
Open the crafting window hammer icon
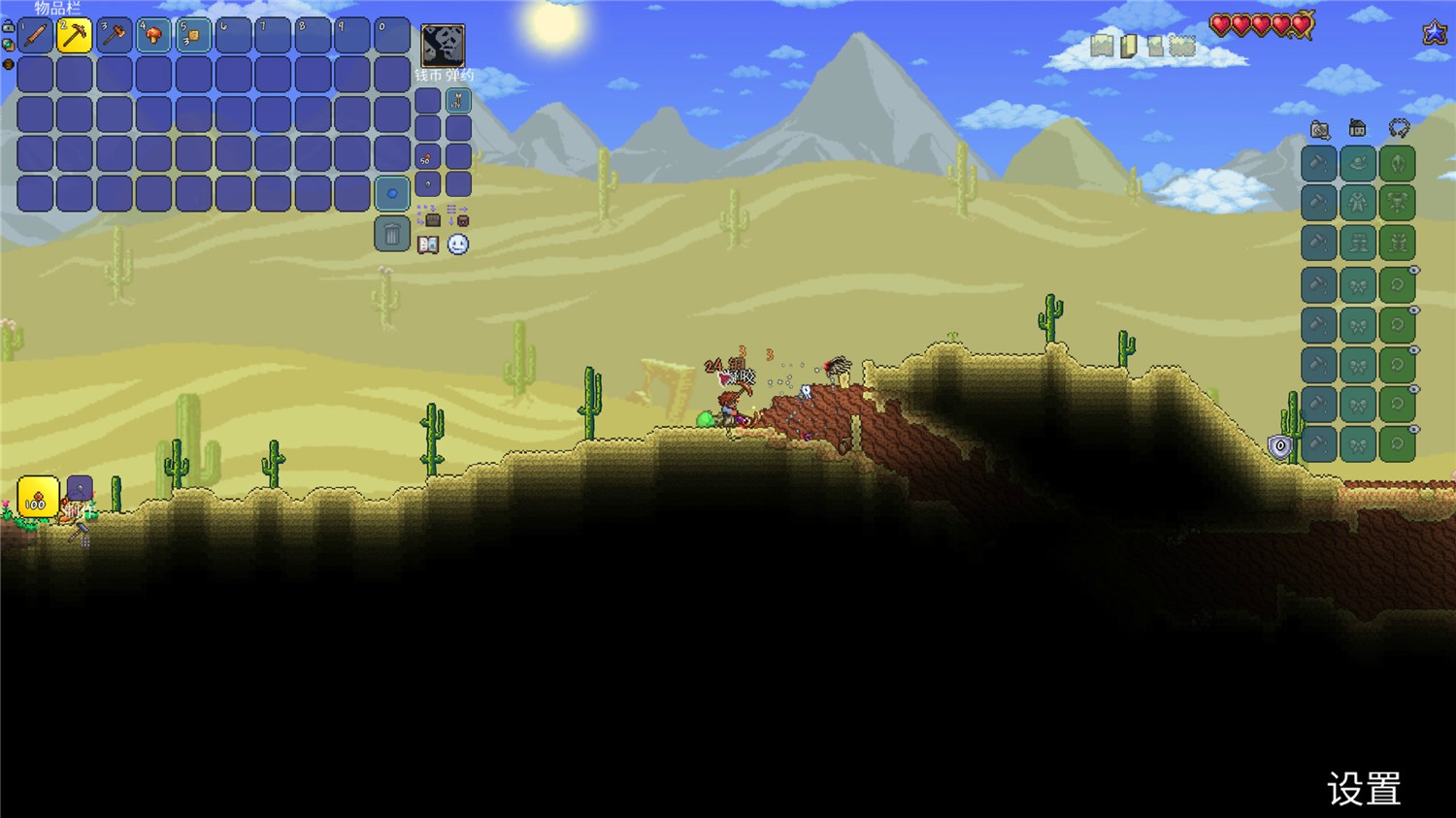pyautogui.click(x=80, y=532)
